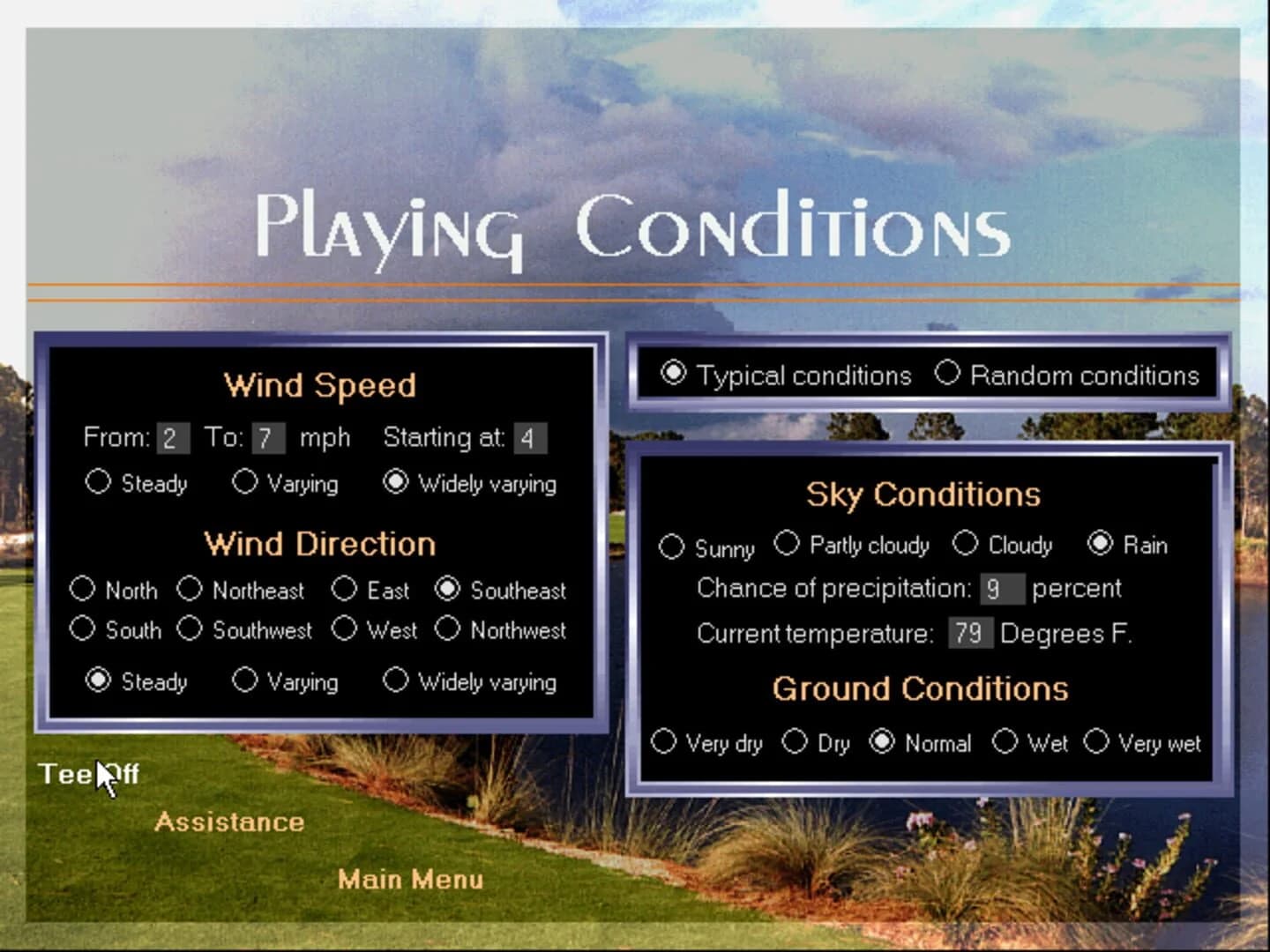Return to the Main Menu
Viewport: 1270px width, 952px height.
[x=410, y=878]
